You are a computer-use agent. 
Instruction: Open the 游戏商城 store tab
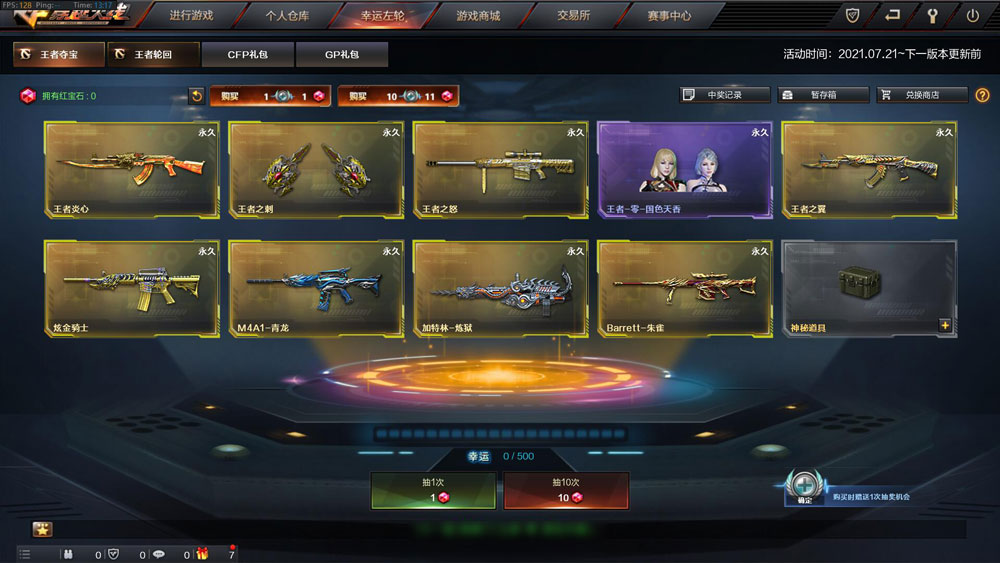point(478,16)
